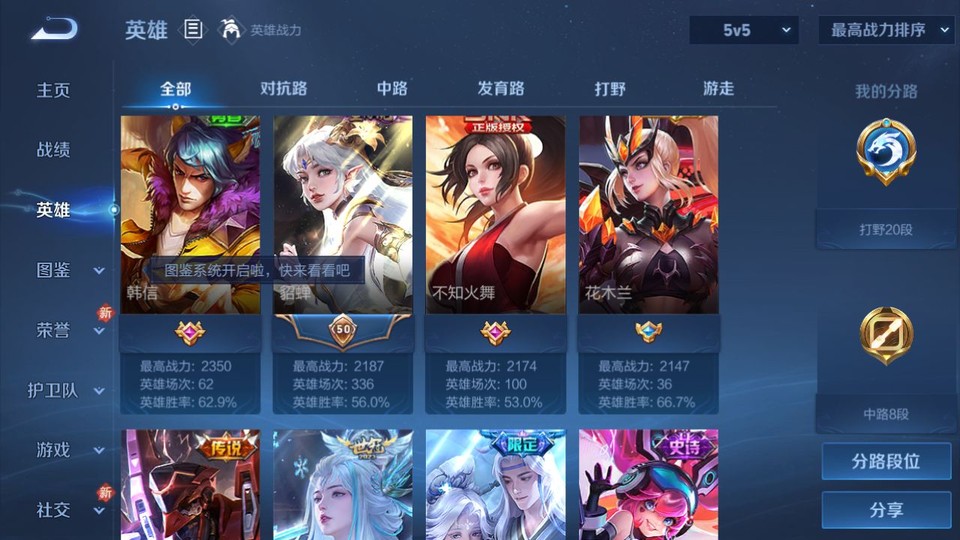Open the 分路段位 lane rank button
The width and height of the screenshot is (960, 540).
886,462
